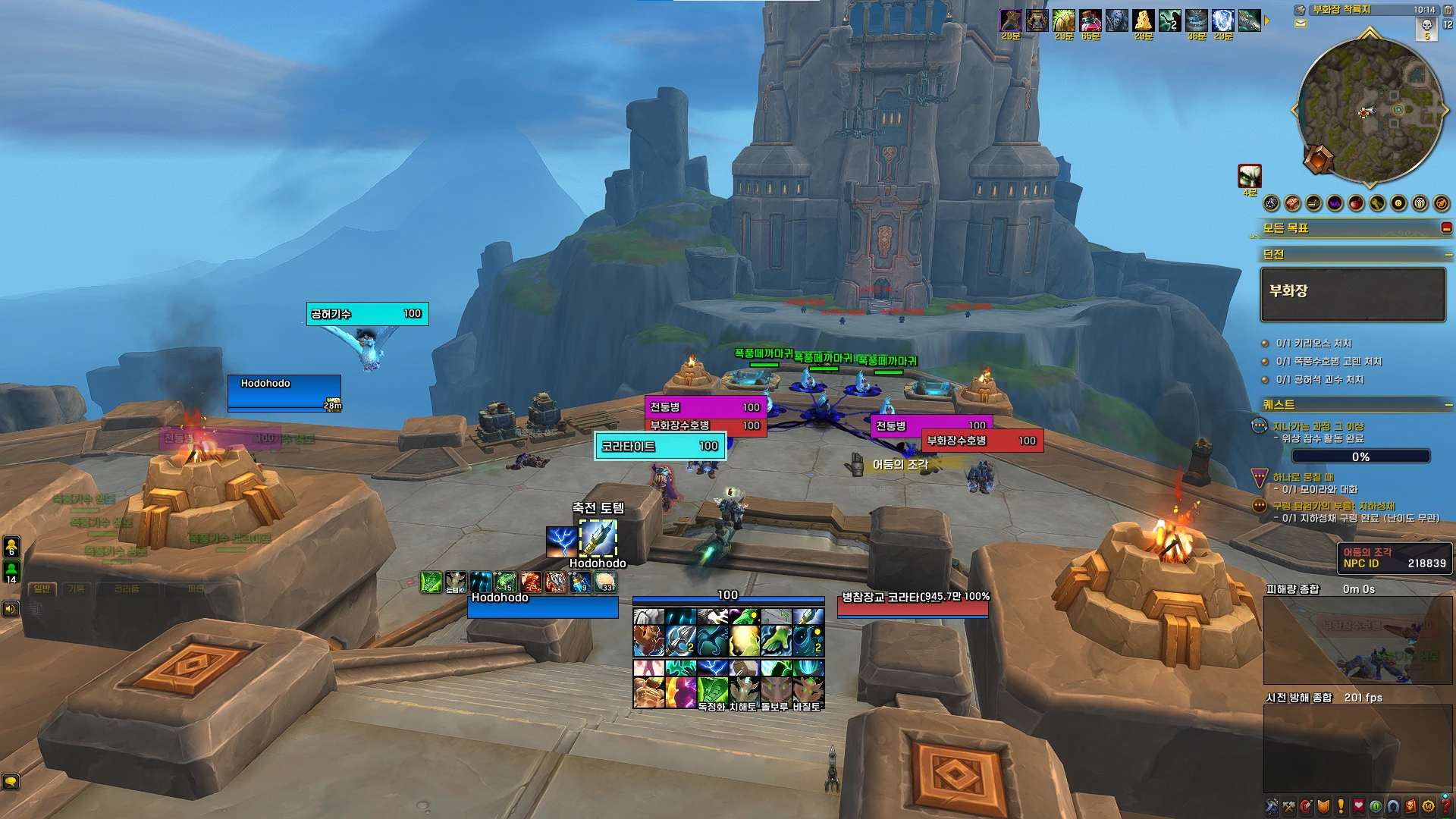Open the chat bubble menu button
Screen dimensions: 1456x819
tap(11, 781)
